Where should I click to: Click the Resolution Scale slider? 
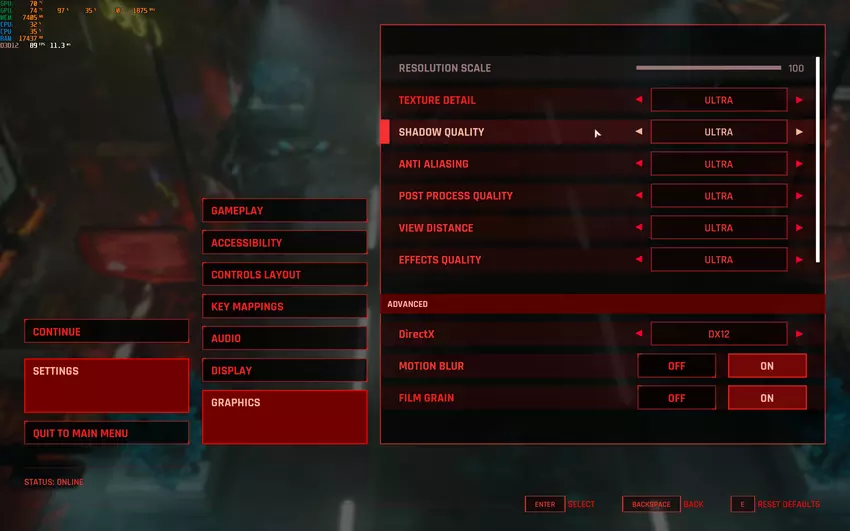click(708, 69)
